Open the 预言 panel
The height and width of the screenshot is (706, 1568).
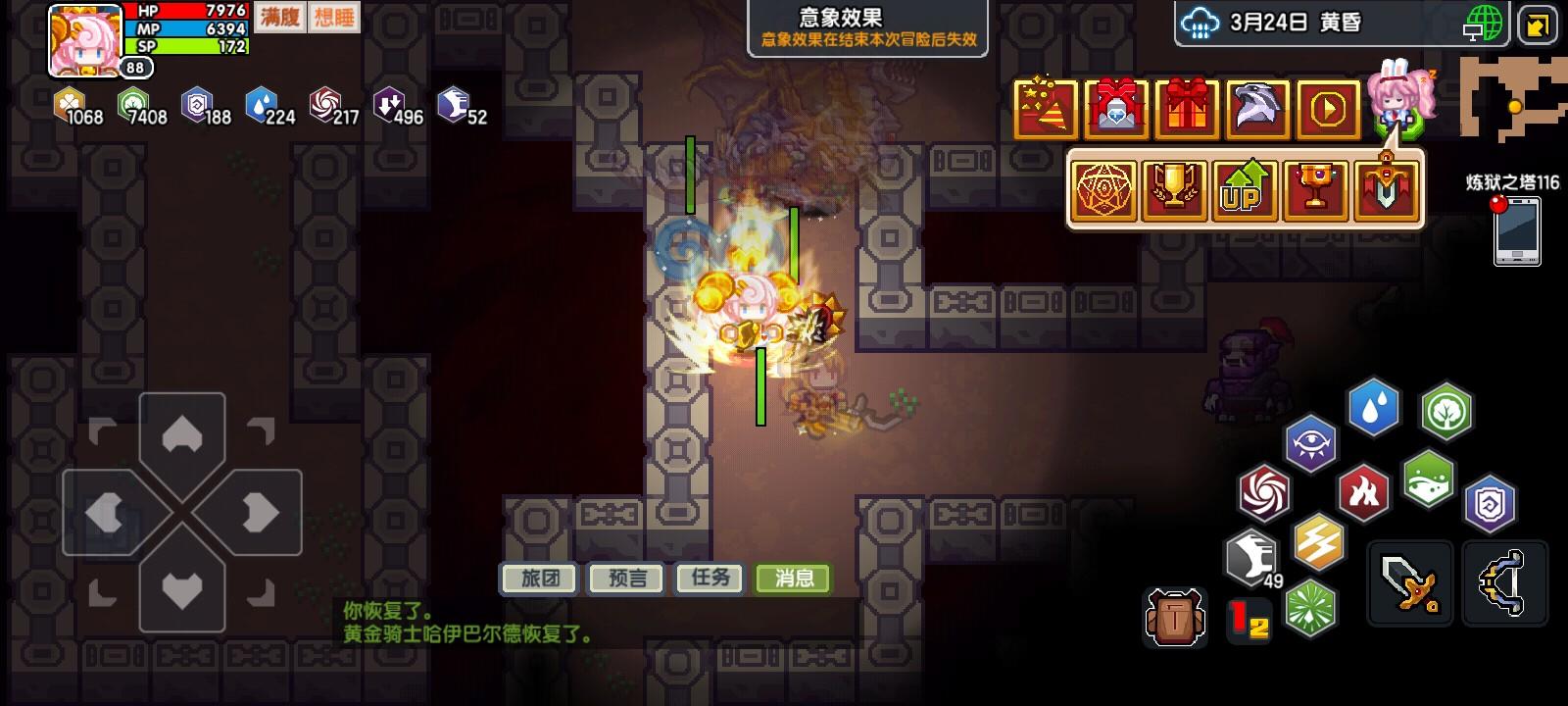pyautogui.click(x=625, y=579)
